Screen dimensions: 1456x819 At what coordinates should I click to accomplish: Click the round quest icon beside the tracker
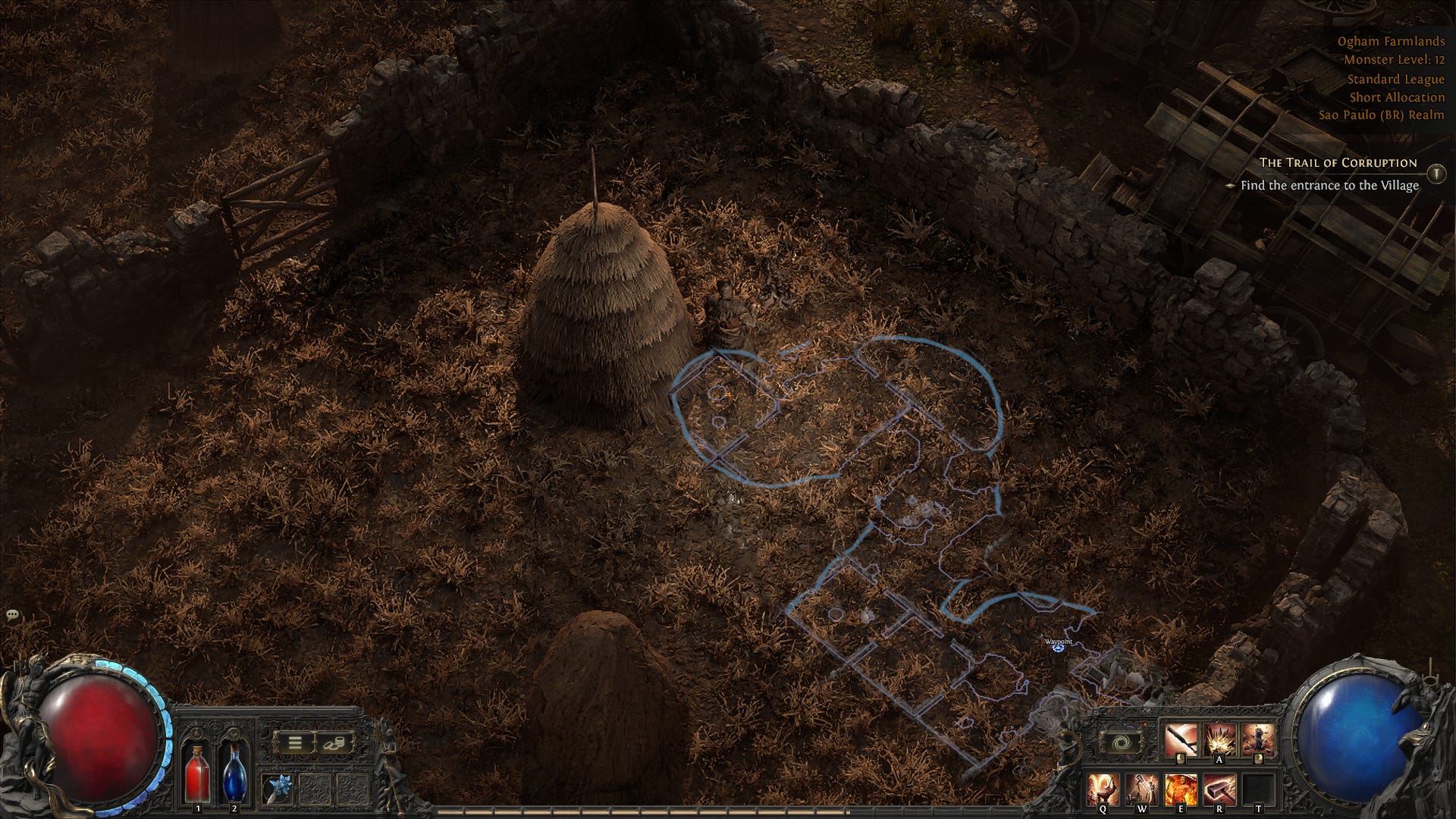coord(1436,174)
